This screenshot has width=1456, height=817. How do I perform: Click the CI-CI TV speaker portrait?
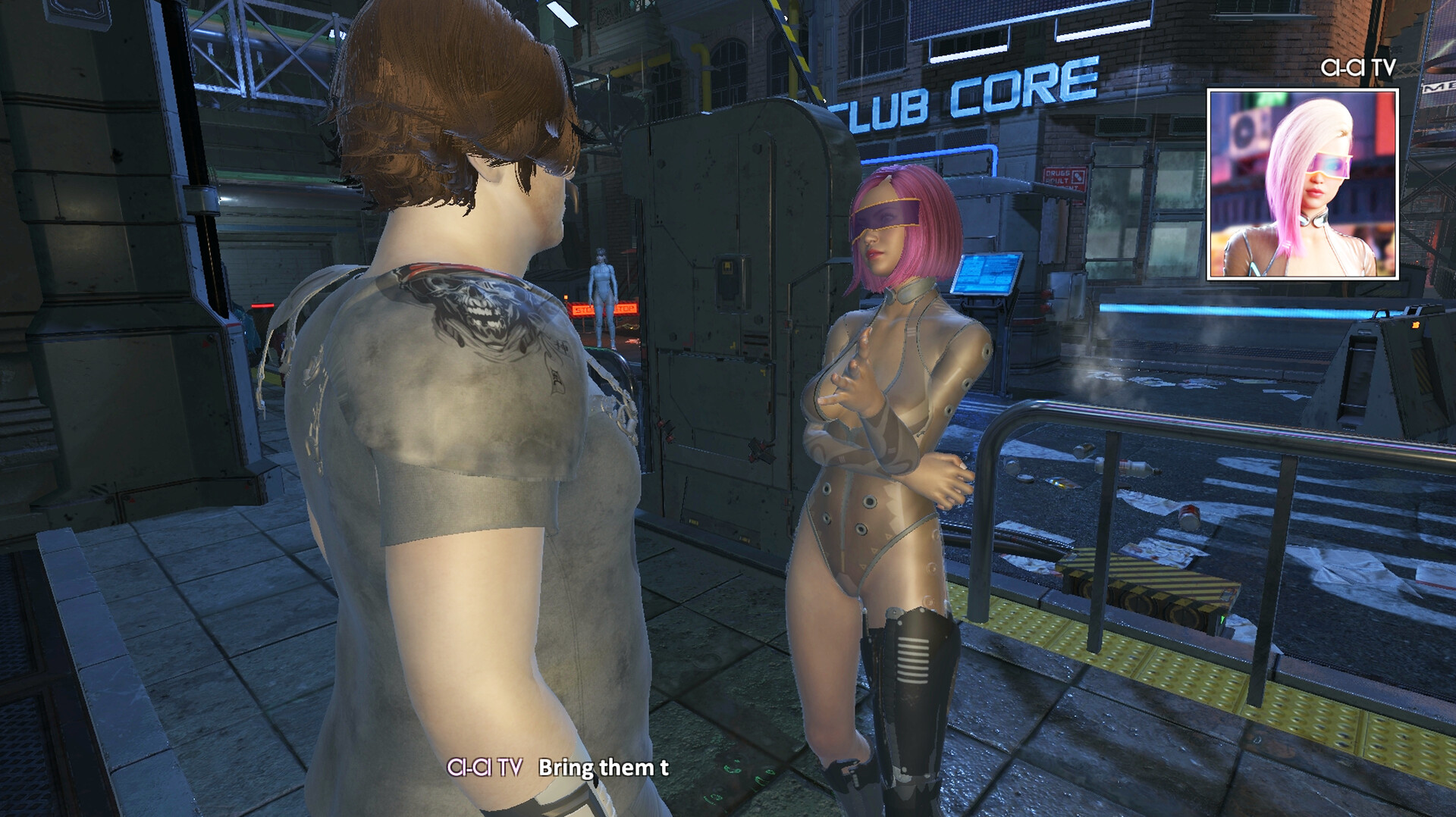click(x=1302, y=184)
